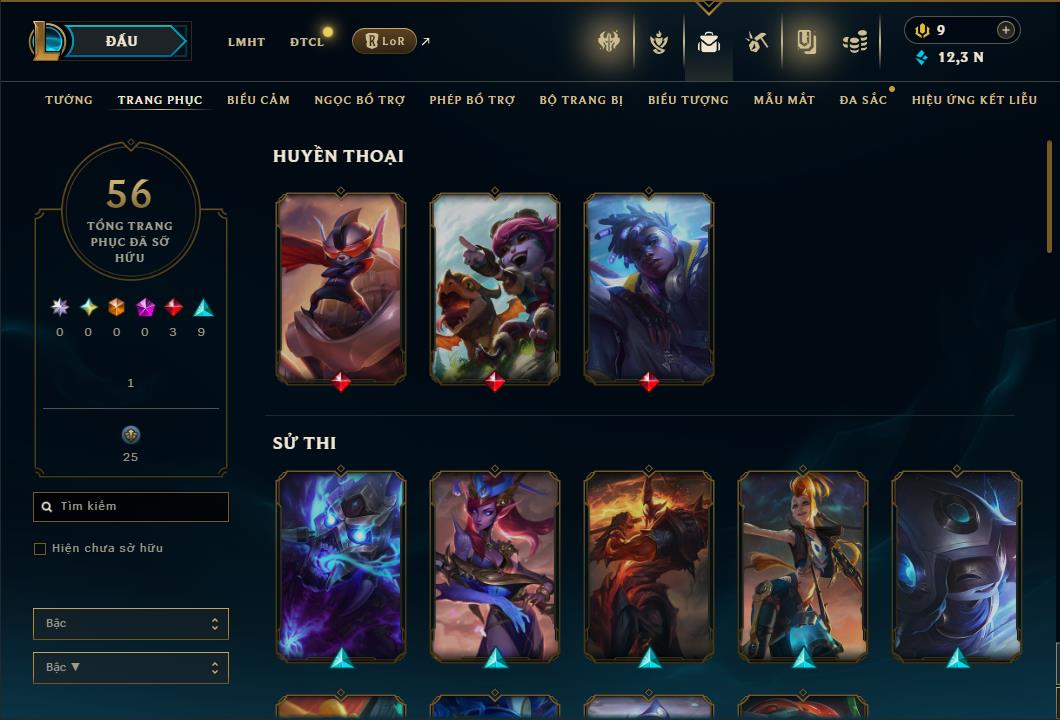1060x720 pixels.
Task: Add currency with the plus button
Action: [1006, 30]
